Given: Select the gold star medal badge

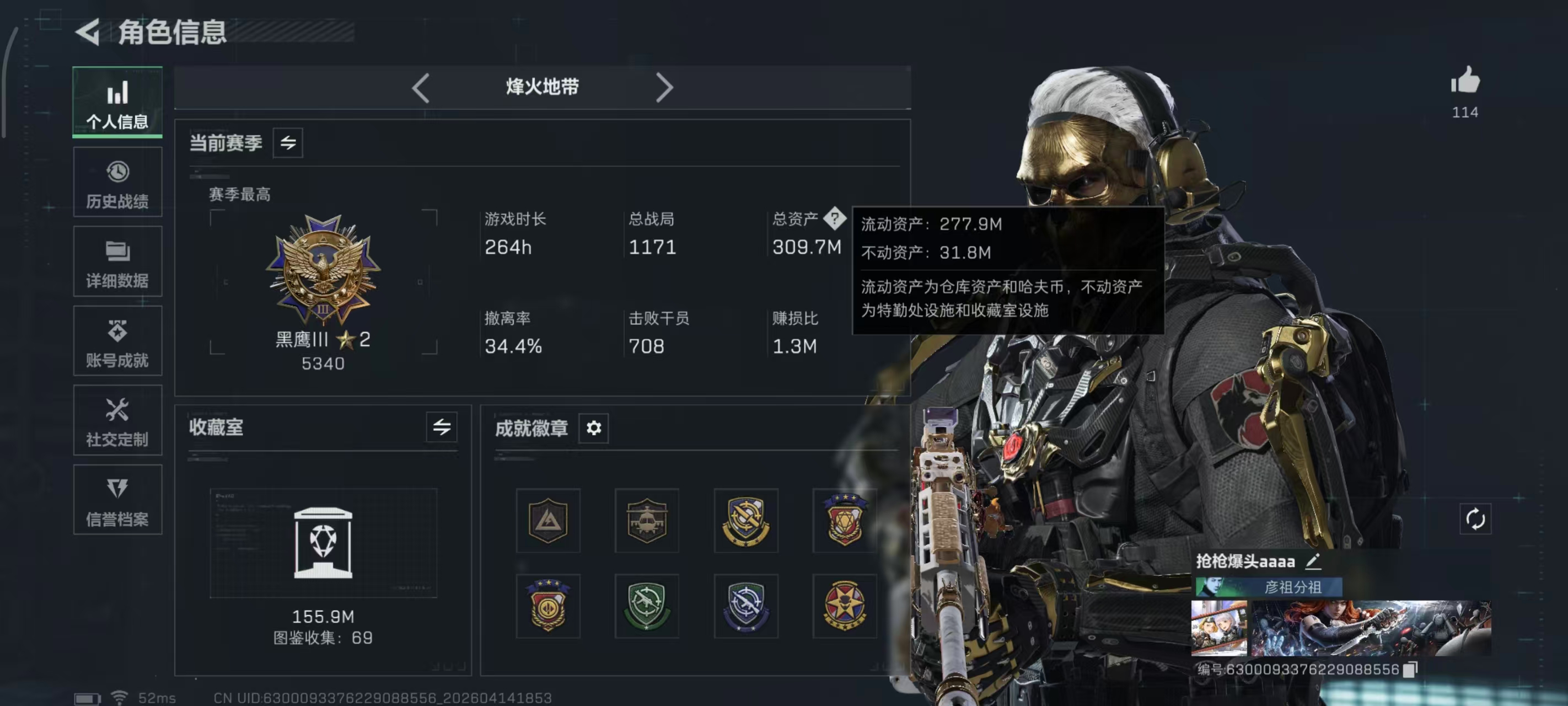Looking at the screenshot, I should click(x=845, y=606).
